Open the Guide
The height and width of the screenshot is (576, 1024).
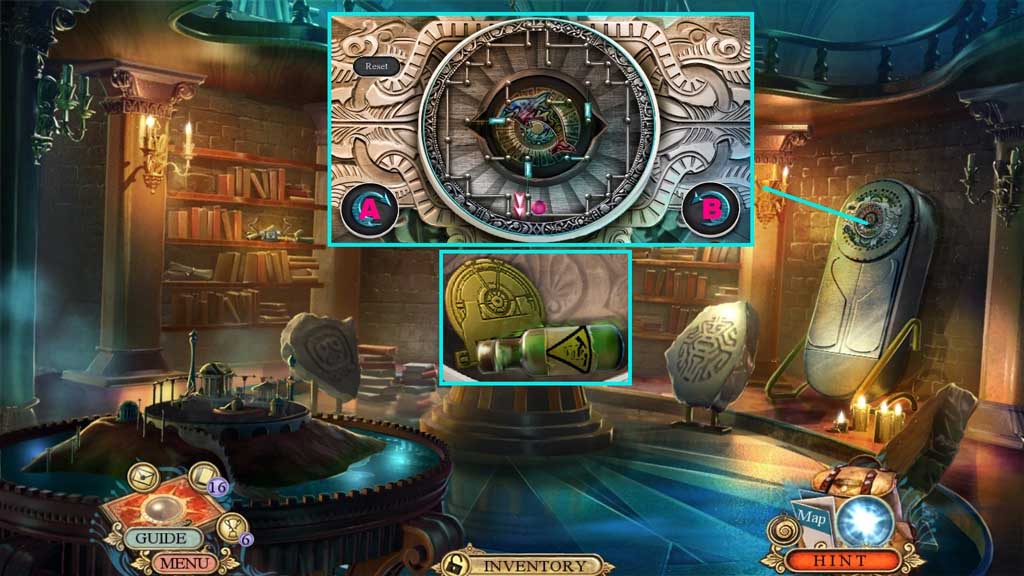[x=161, y=539]
